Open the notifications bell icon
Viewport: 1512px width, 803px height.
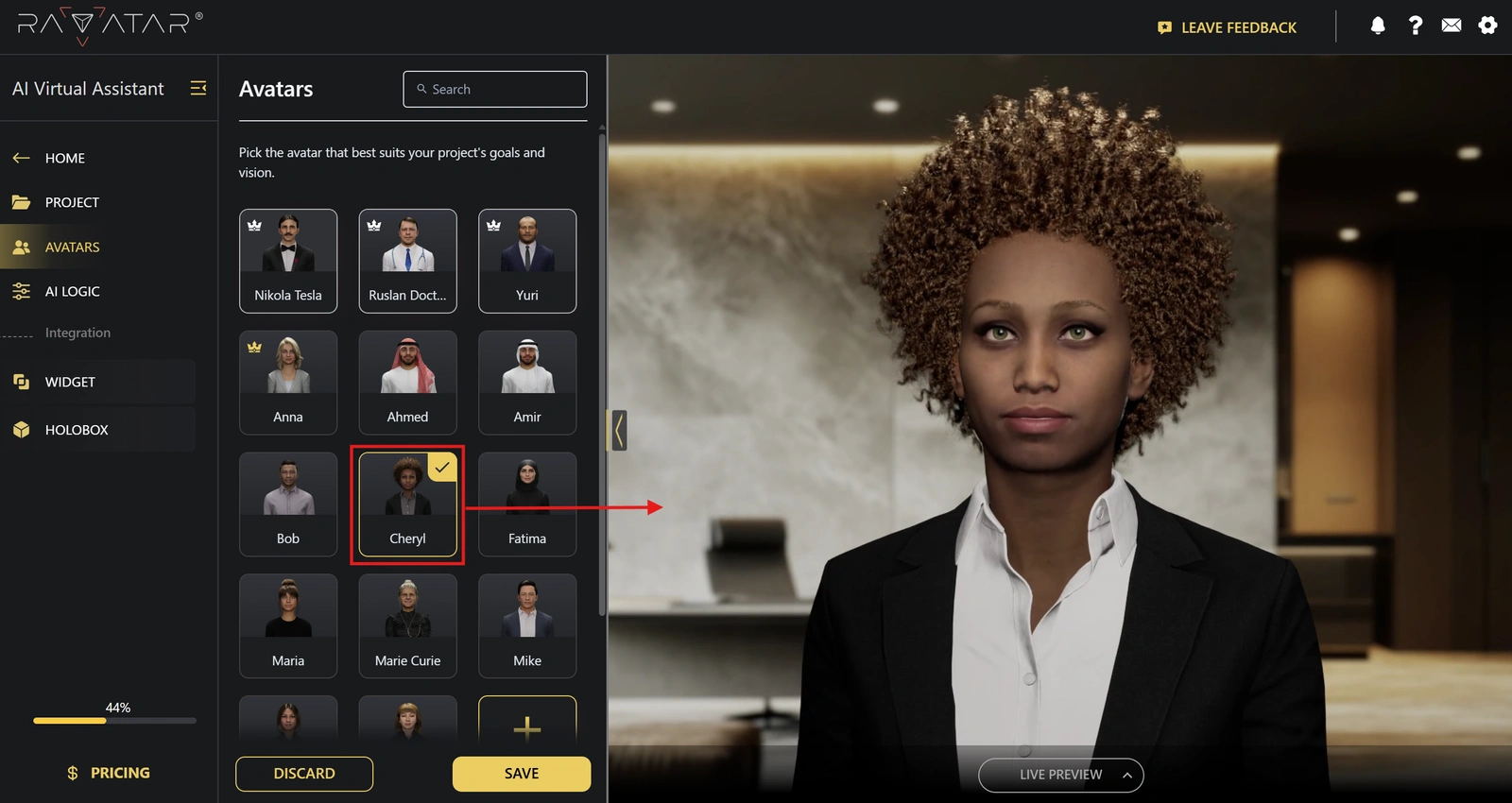point(1377,26)
